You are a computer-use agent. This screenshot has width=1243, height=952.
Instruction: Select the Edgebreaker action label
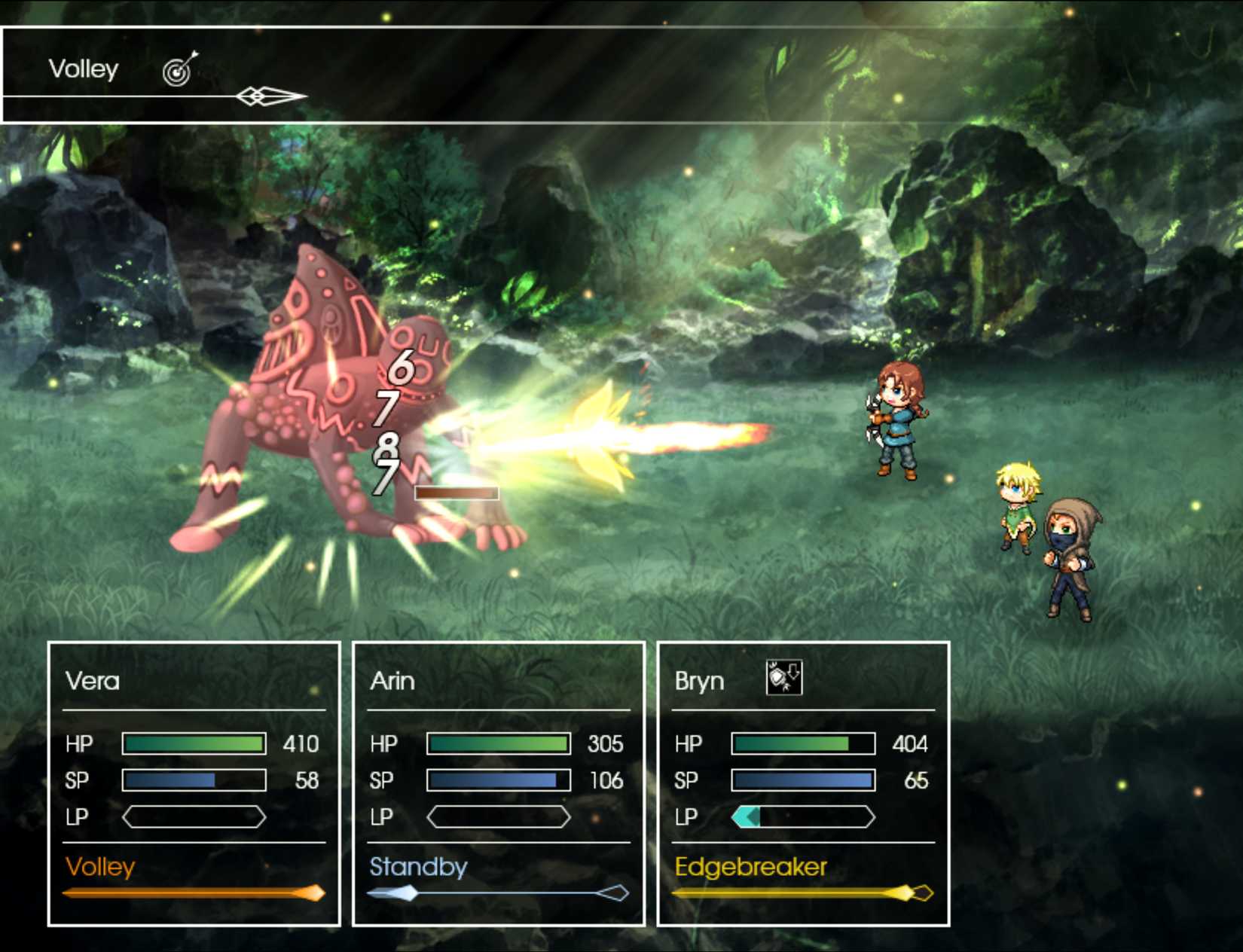[752, 868]
